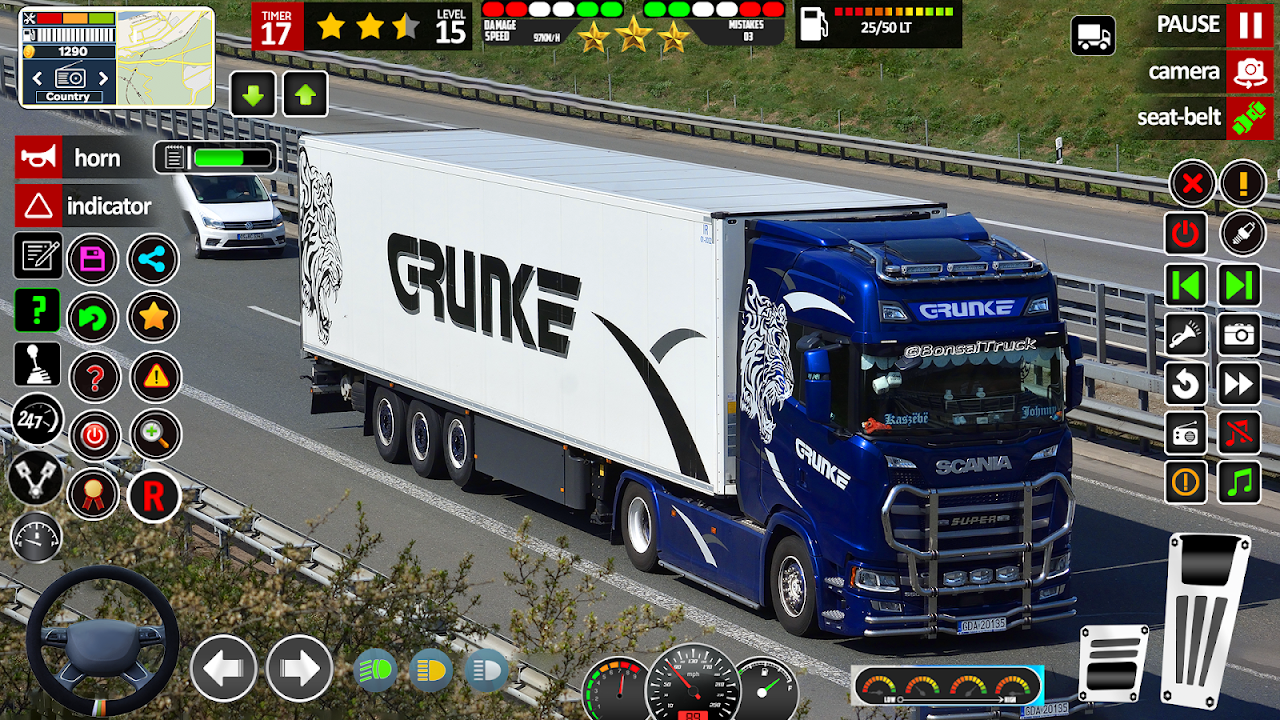Select the pink save disk icon
The height and width of the screenshot is (720, 1280).
[x=93, y=259]
